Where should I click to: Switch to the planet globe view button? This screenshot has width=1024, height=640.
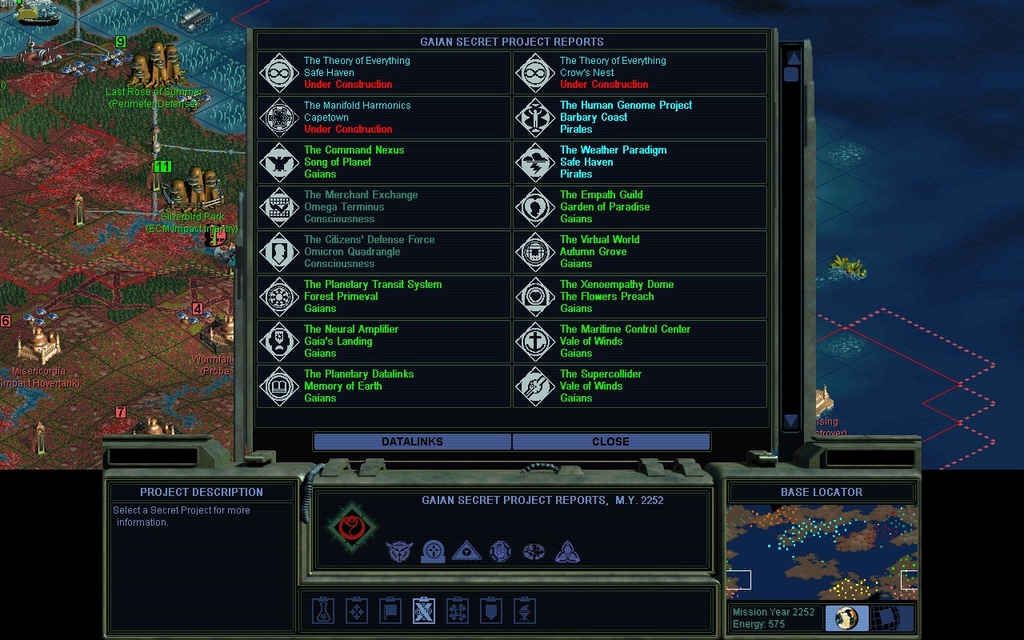point(847,618)
